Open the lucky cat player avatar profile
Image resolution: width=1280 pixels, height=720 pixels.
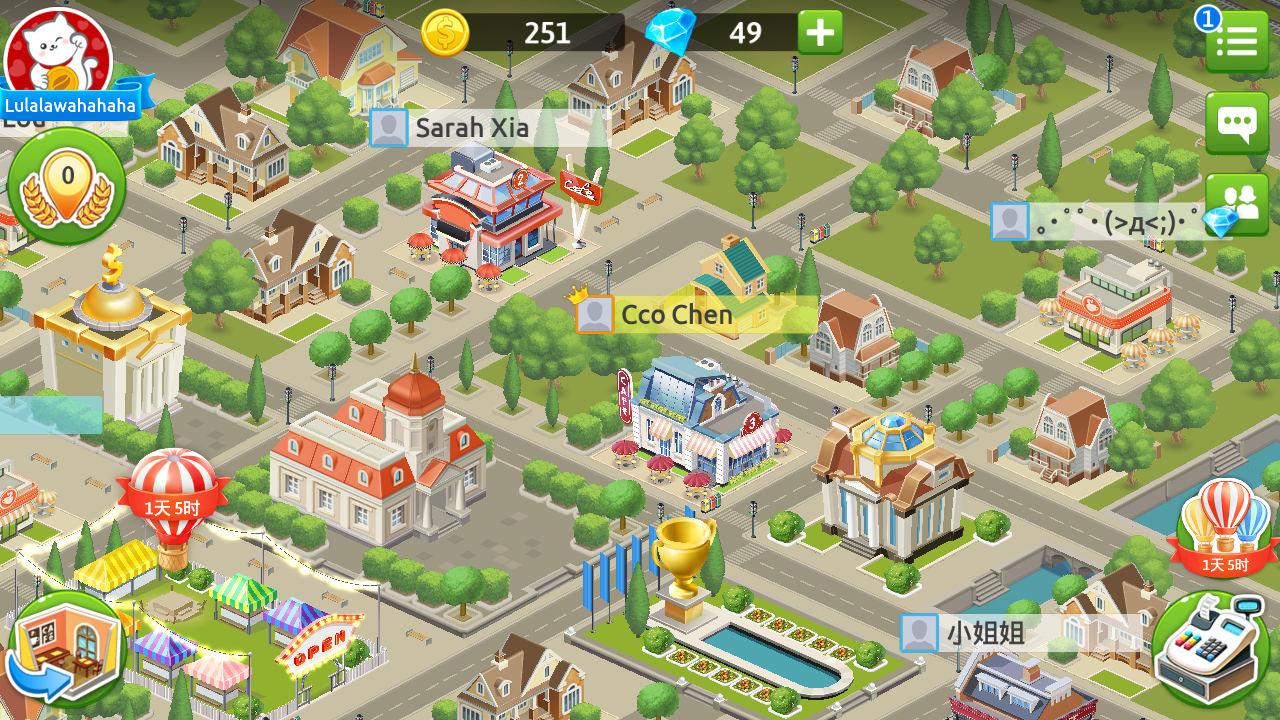(58, 52)
